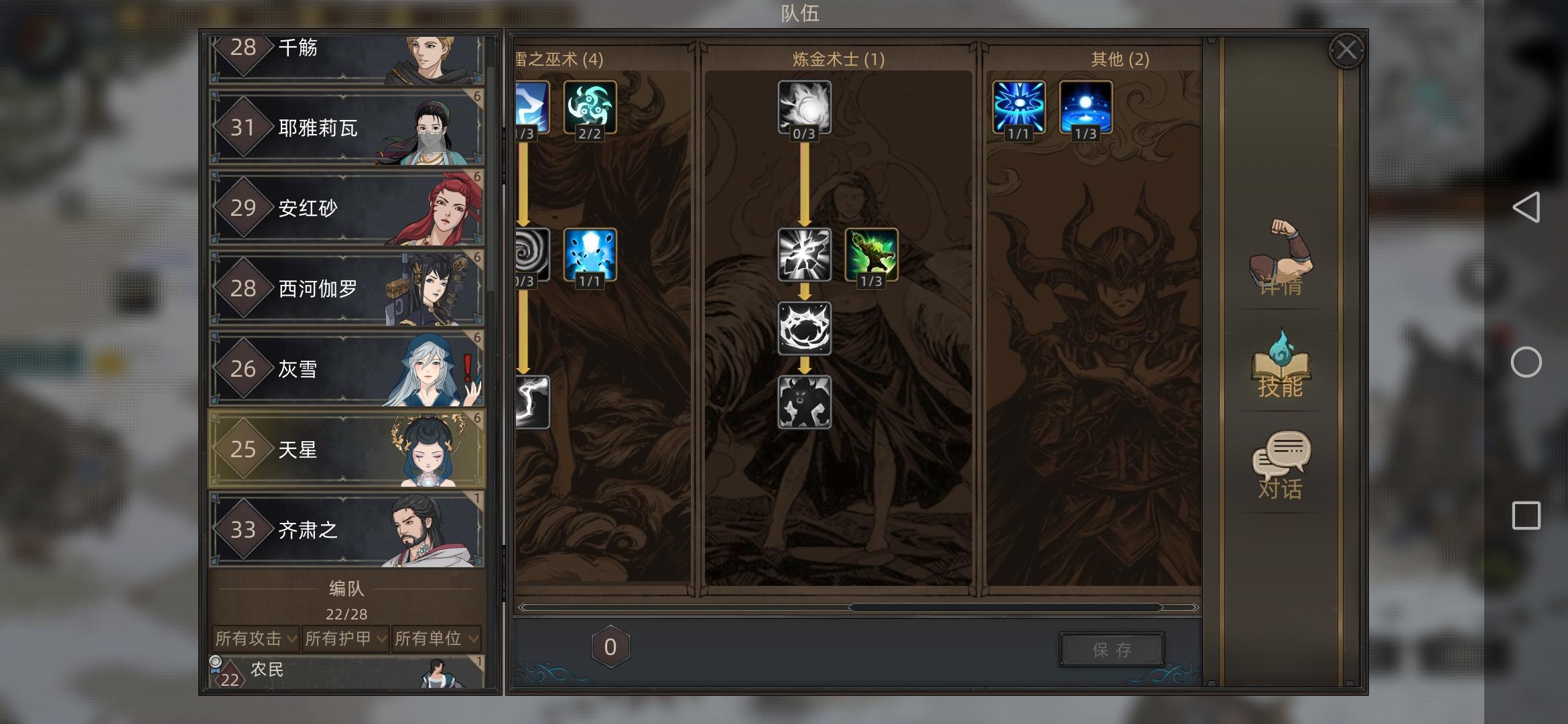
Task: Click the locked demon silhouette skill in alchemist tree
Action: 805,402
